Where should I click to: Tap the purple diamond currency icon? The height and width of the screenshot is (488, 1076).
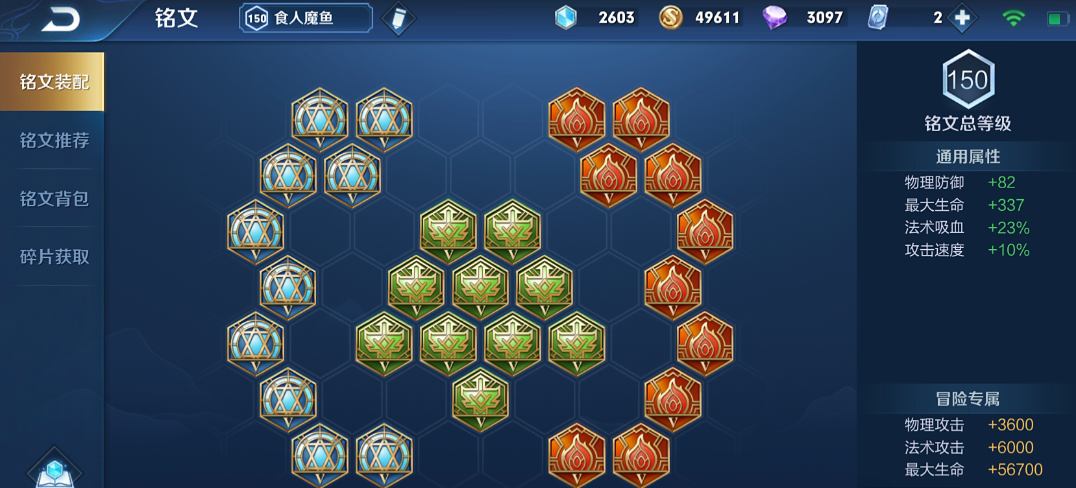[x=775, y=18]
